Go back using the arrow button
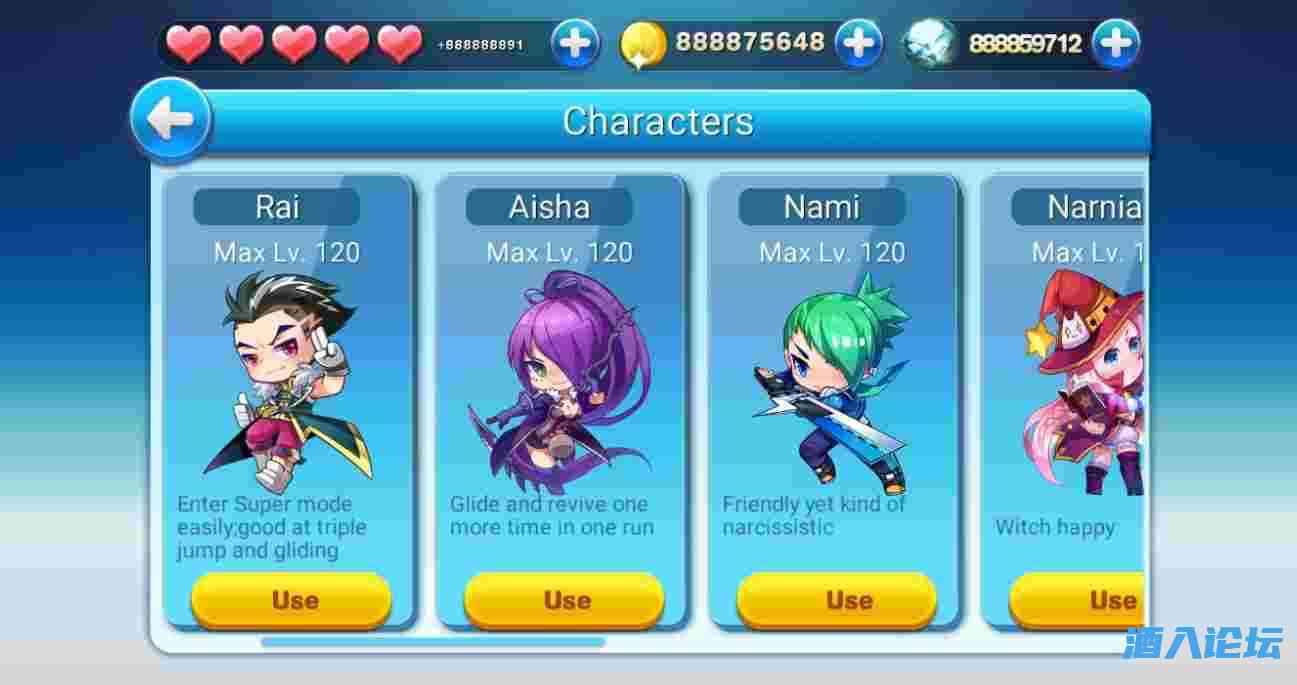This screenshot has width=1297, height=685. click(x=170, y=120)
